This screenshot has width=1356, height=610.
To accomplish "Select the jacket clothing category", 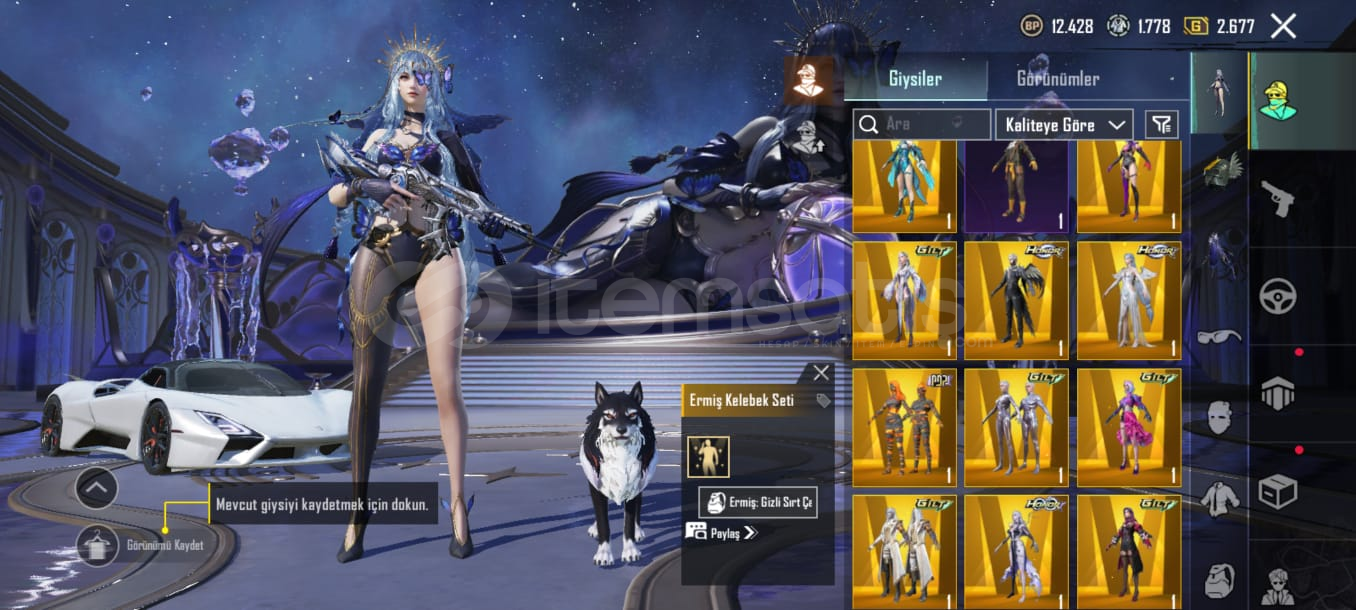I will (x=1219, y=497).
